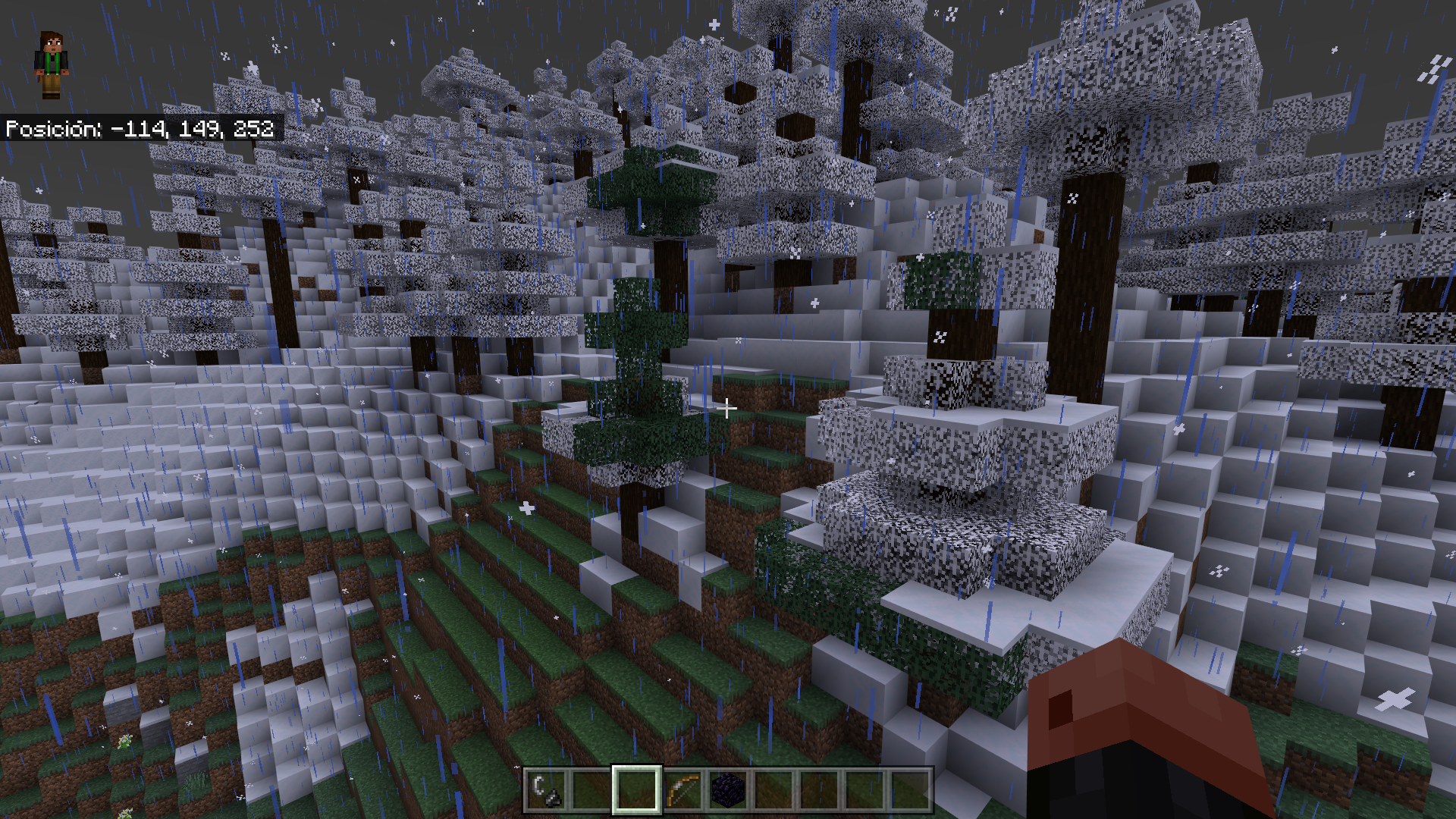Click the highlighted empty hotbar slot
The height and width of the screenshot is (819, 1456).
(x=637, y=789)
